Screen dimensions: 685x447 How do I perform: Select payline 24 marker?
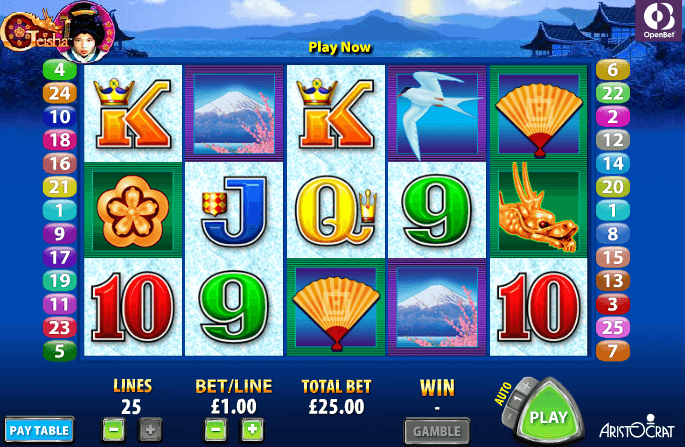pos(59,93)
